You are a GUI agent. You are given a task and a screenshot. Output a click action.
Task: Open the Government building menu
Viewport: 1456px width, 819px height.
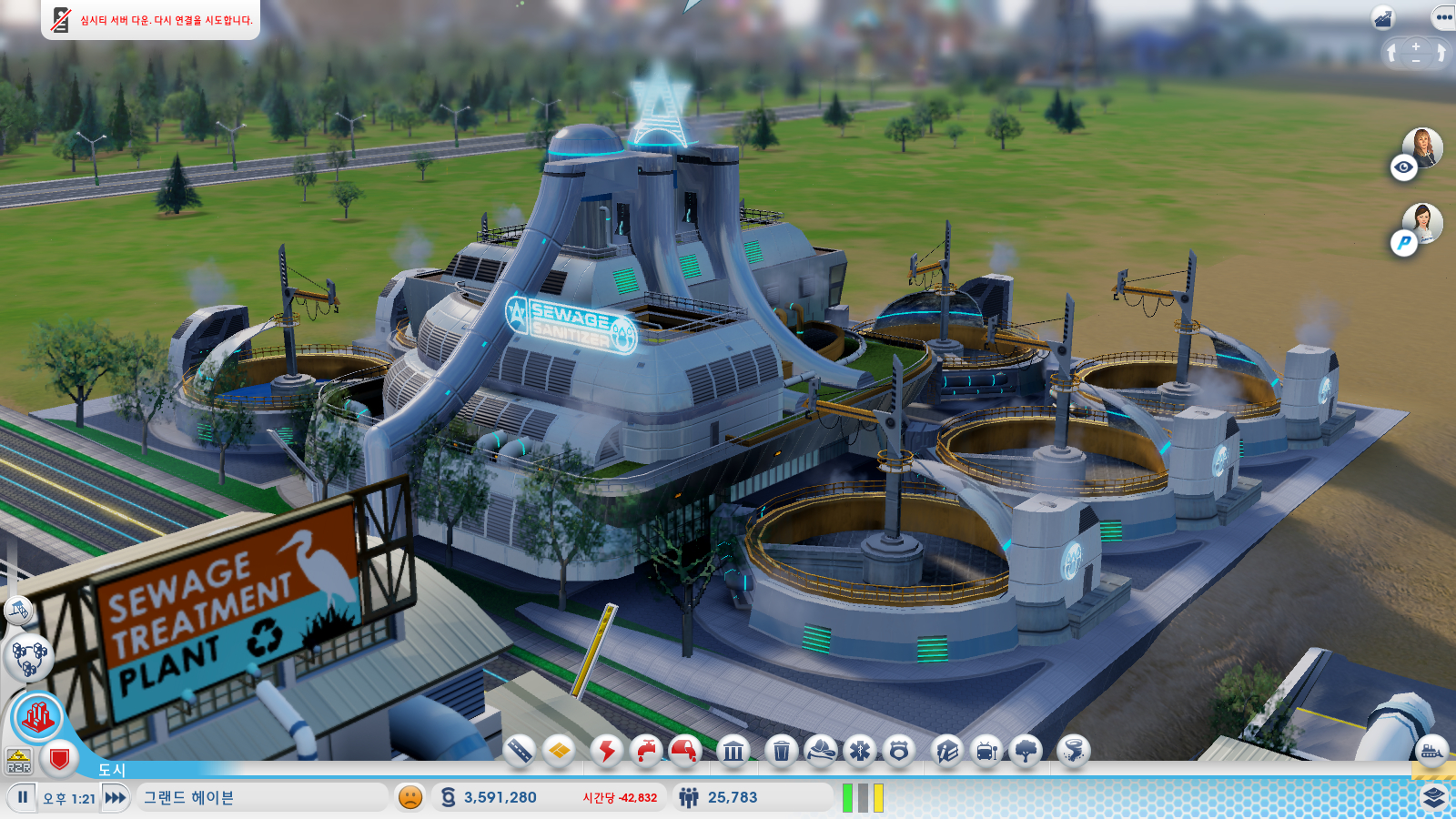(x=733, y=751)
